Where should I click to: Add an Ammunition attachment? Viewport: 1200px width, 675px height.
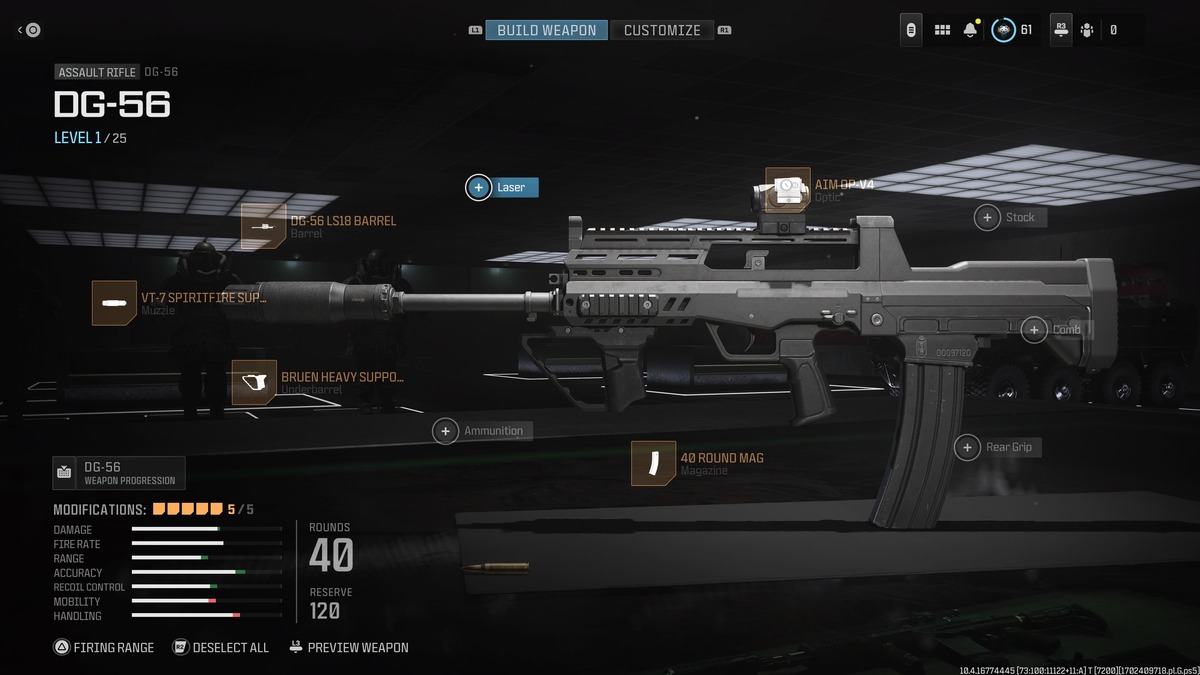[x=446, y=431]
